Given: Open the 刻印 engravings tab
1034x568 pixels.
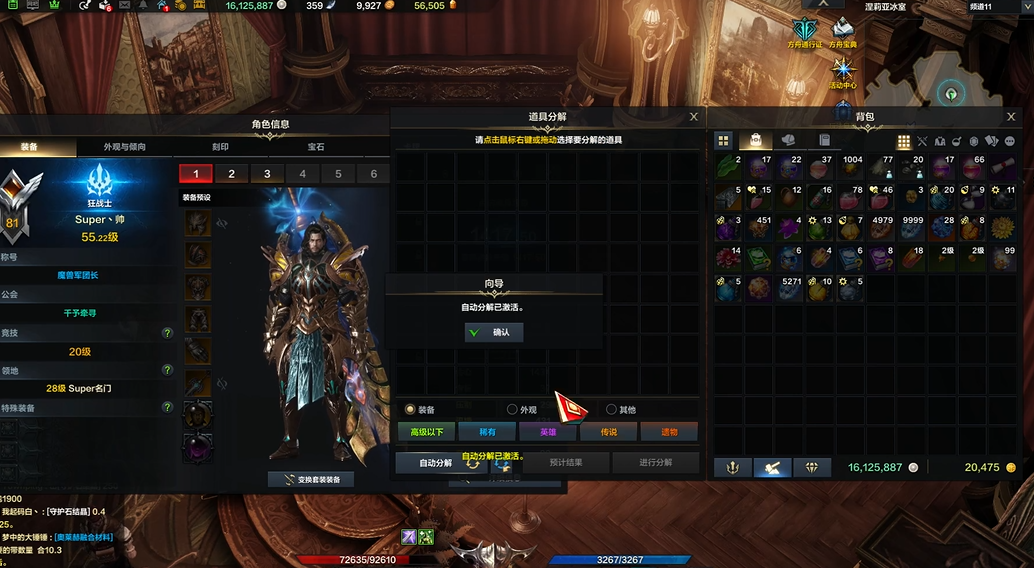Looking at the screenshot, I should pyautogui.click(x=220, y=147).
